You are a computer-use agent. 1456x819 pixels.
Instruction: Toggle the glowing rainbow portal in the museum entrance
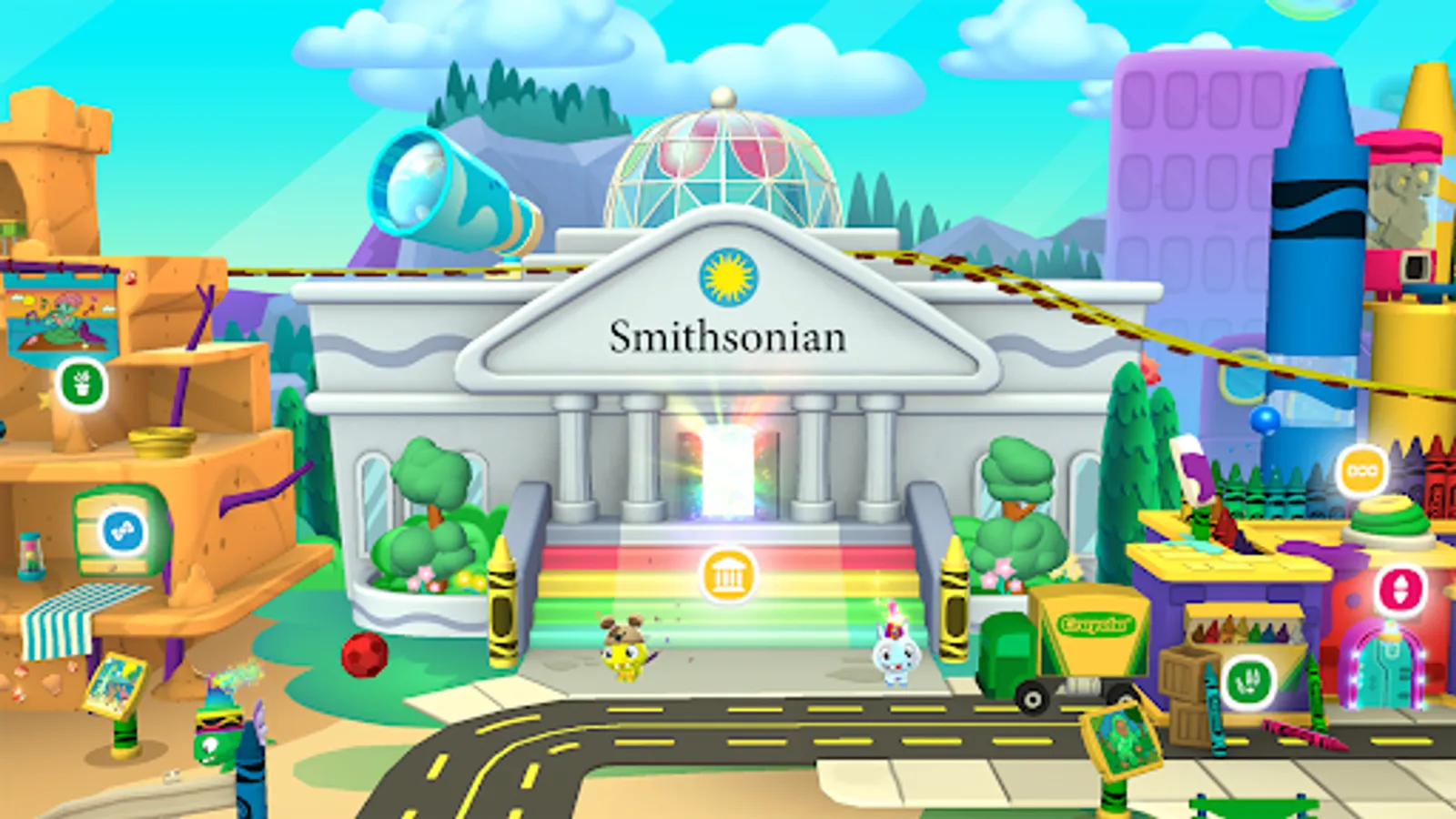(727, 473)
